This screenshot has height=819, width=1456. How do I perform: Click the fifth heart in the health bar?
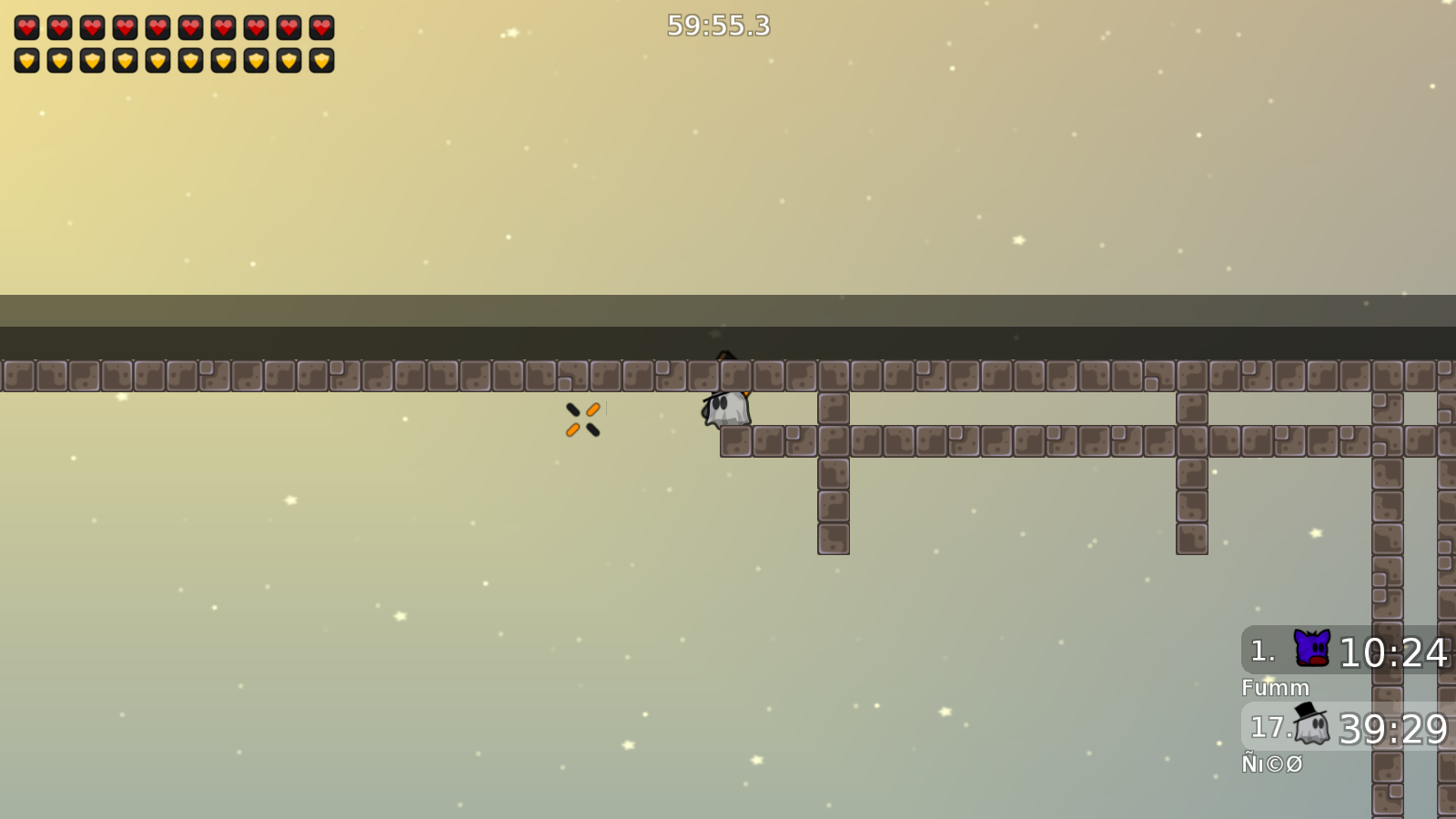157,27
